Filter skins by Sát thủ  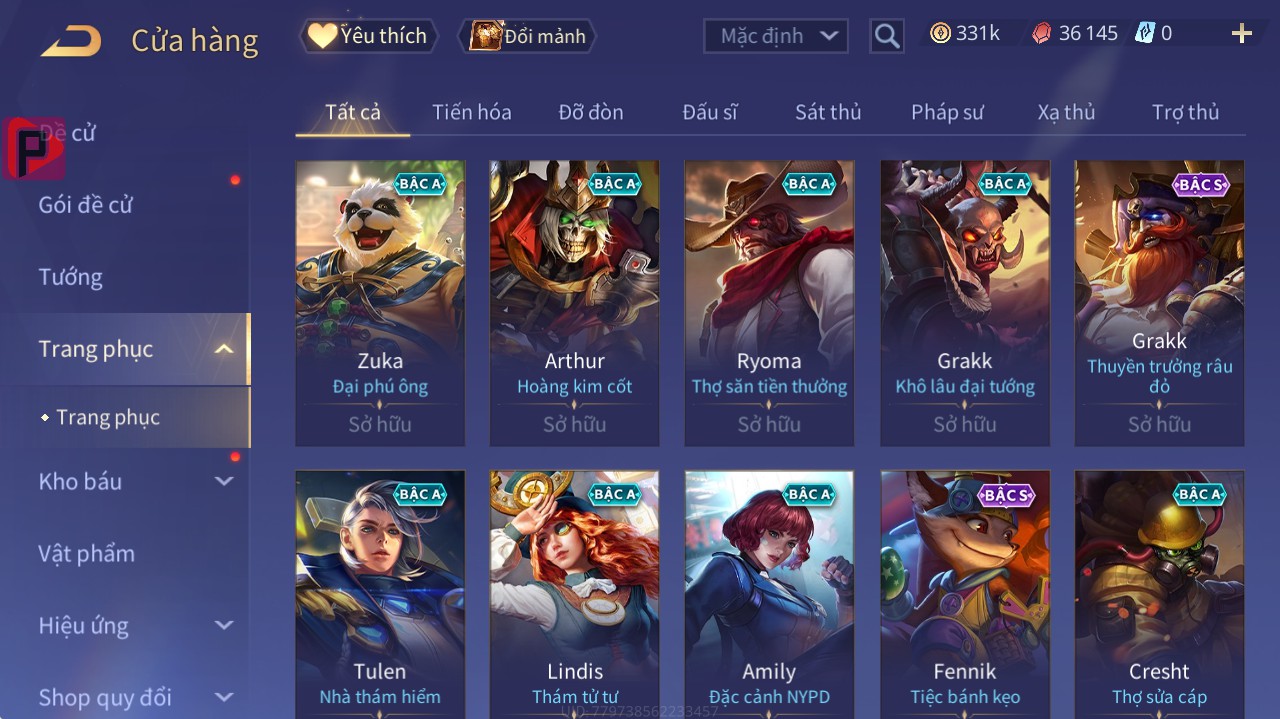click(827, 112)
